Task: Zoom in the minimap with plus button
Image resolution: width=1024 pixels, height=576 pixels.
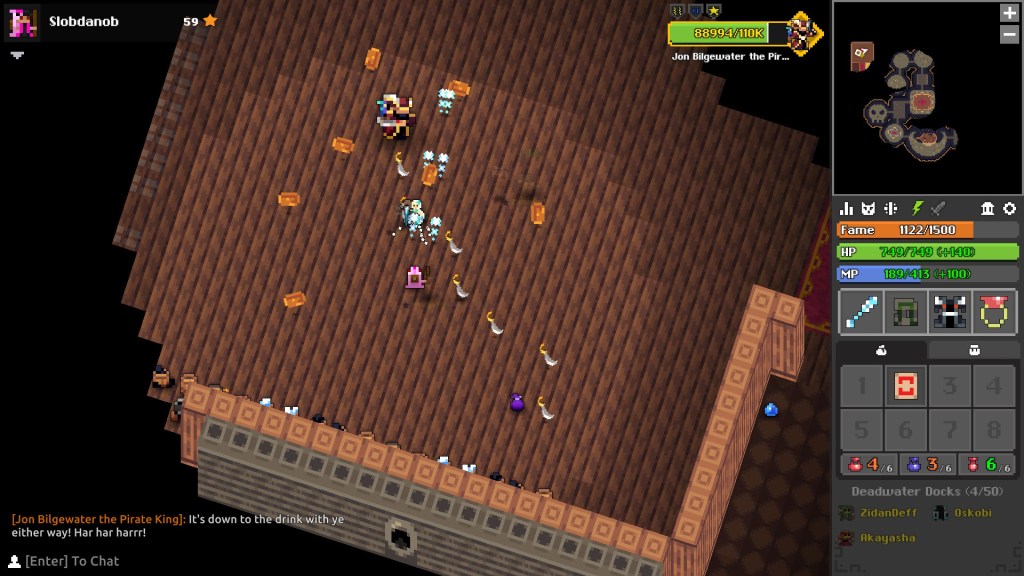Action: pos(1009,13)
